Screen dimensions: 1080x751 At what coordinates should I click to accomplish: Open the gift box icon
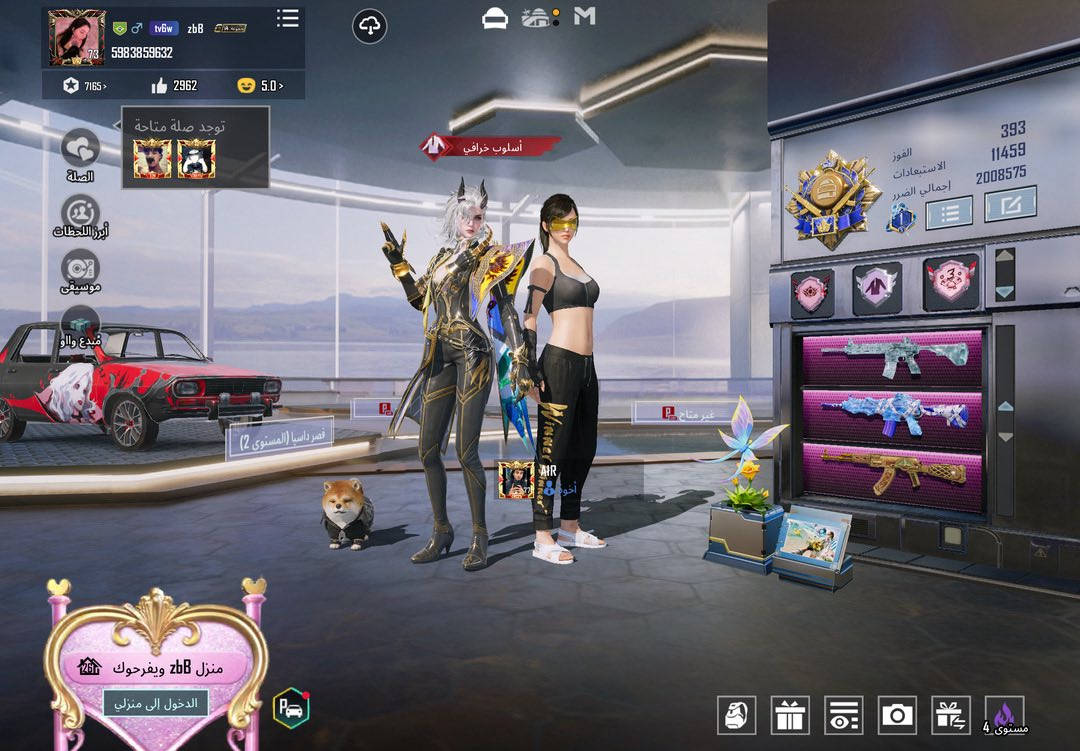click(790, 715)
